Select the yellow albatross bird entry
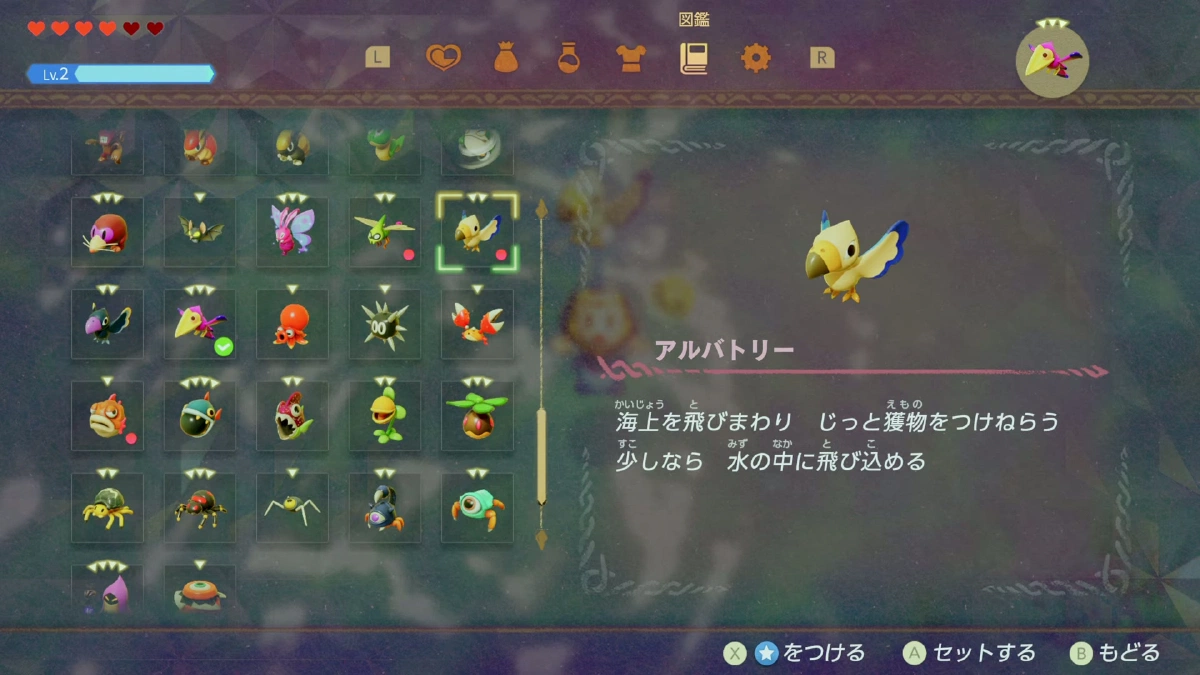This screenshot has height=675, width=1200. click(x=477, y=232)
